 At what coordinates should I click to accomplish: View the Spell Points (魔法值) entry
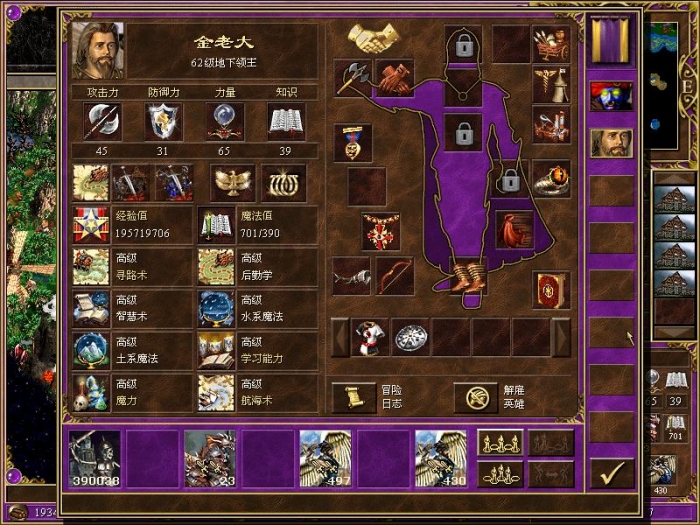tap(256, 225)
